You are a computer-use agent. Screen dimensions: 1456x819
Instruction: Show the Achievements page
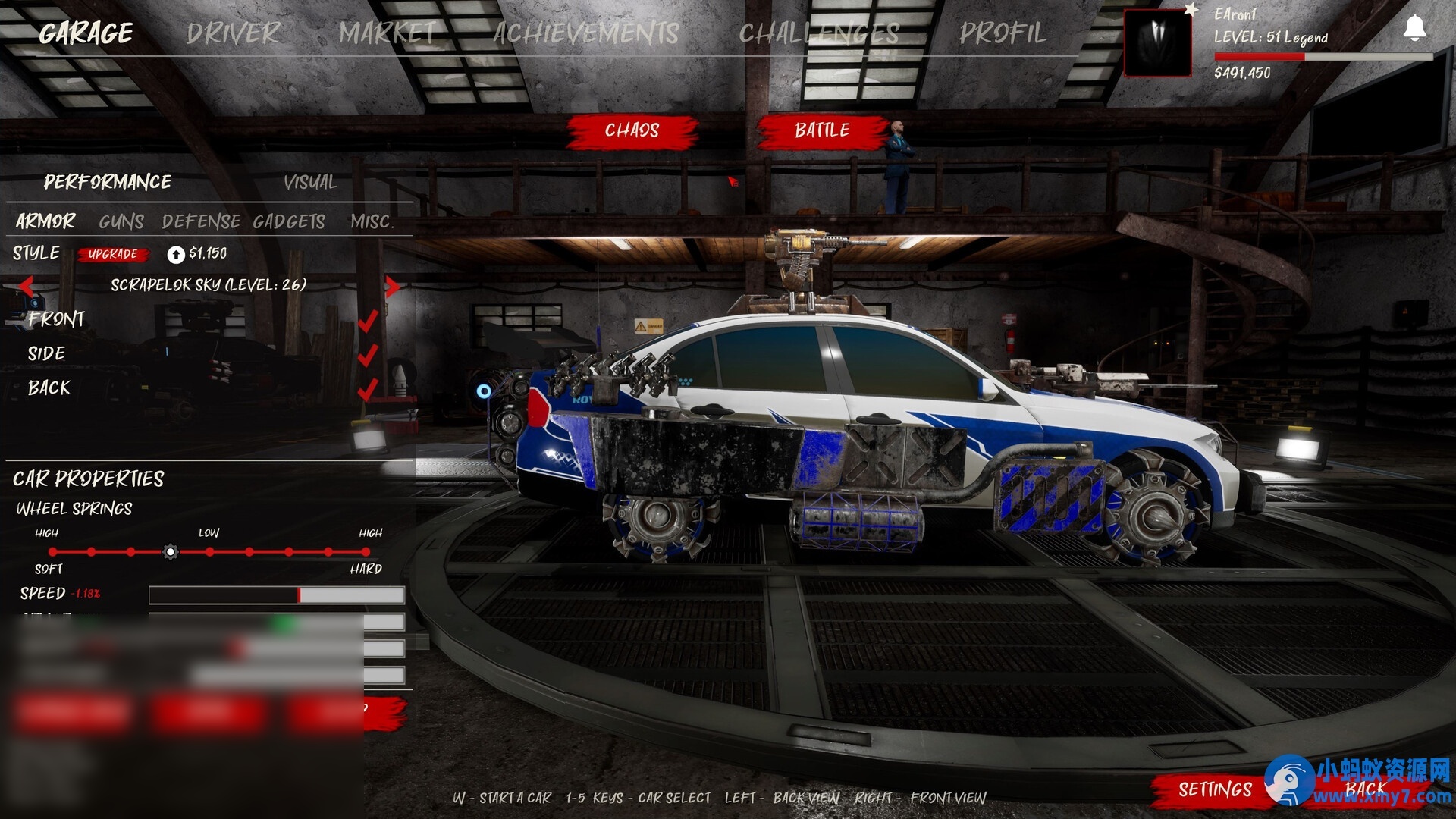point(585,33)
